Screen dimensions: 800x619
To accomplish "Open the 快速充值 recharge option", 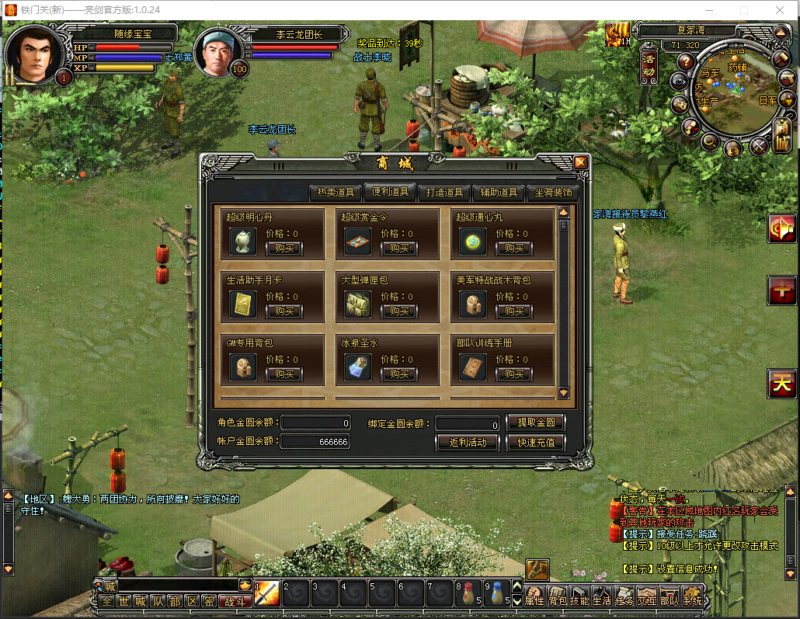I will (536, 442).
